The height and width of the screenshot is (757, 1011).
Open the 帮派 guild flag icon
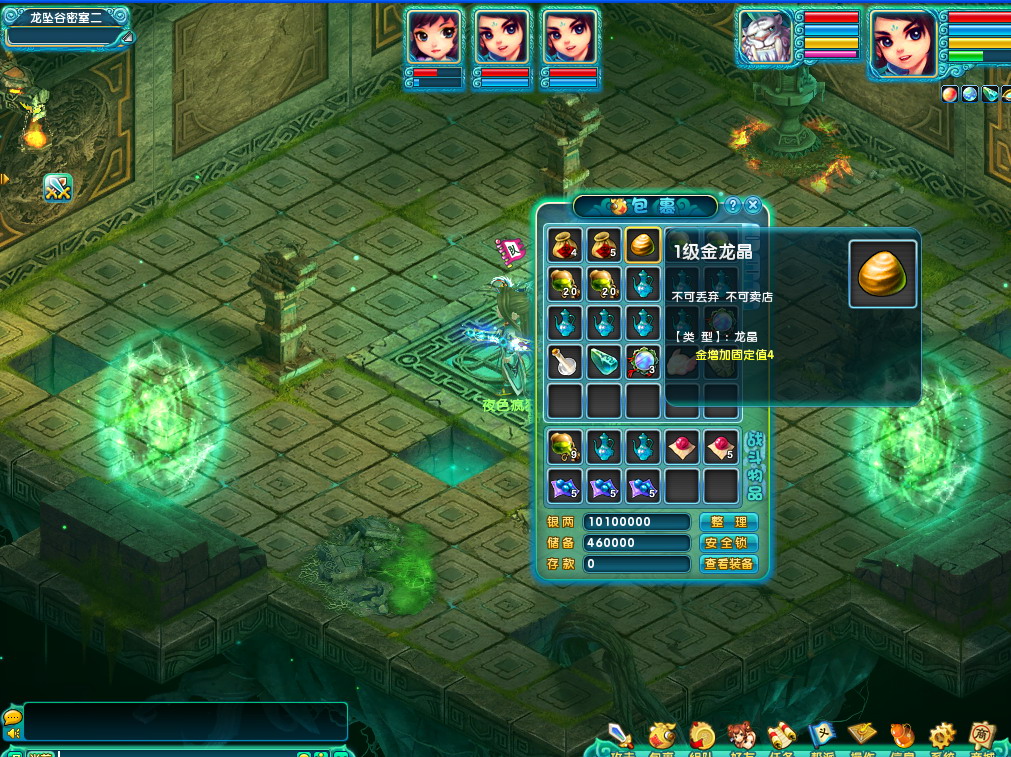822,737
